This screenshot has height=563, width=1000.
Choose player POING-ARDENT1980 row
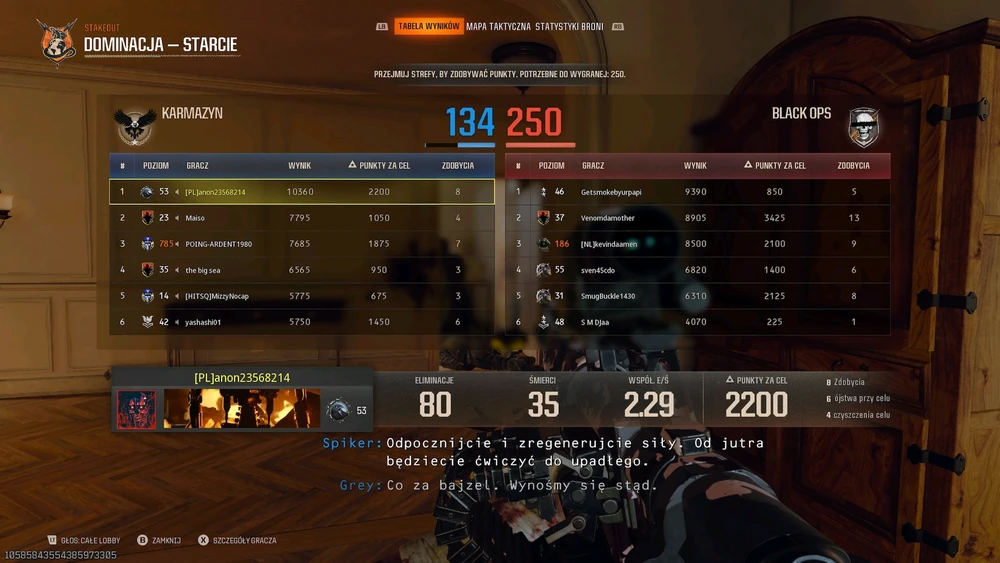click(301, 244)
